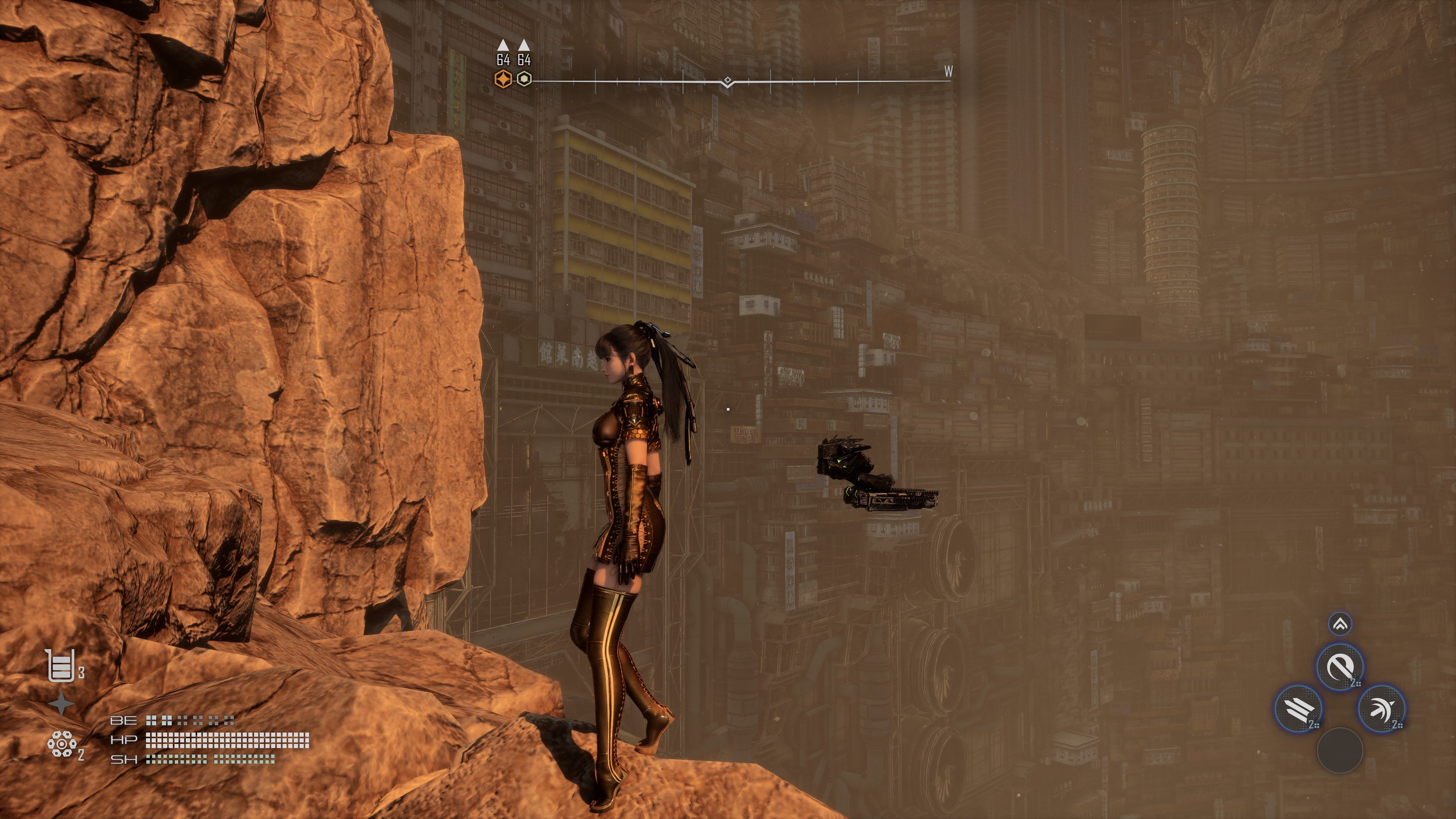
Task: Activate the double chevron up skill
Action: coord(1340,624)
